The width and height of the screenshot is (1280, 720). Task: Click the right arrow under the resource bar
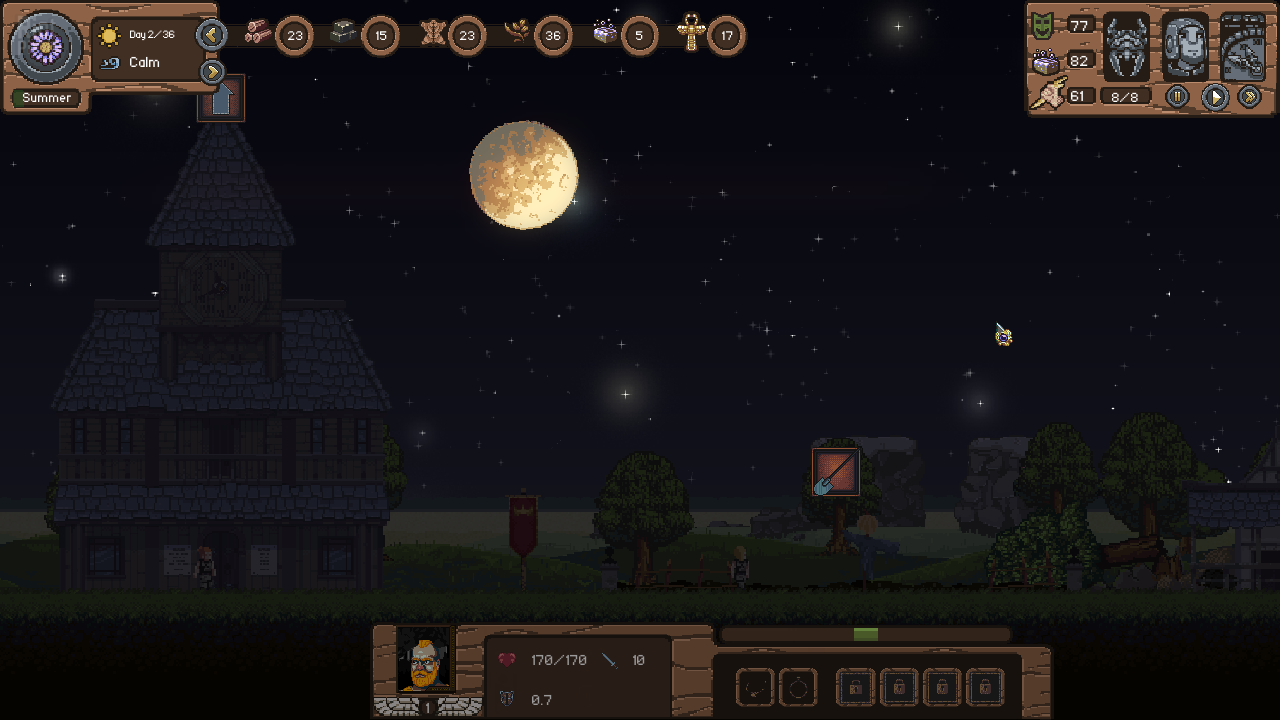212,72
